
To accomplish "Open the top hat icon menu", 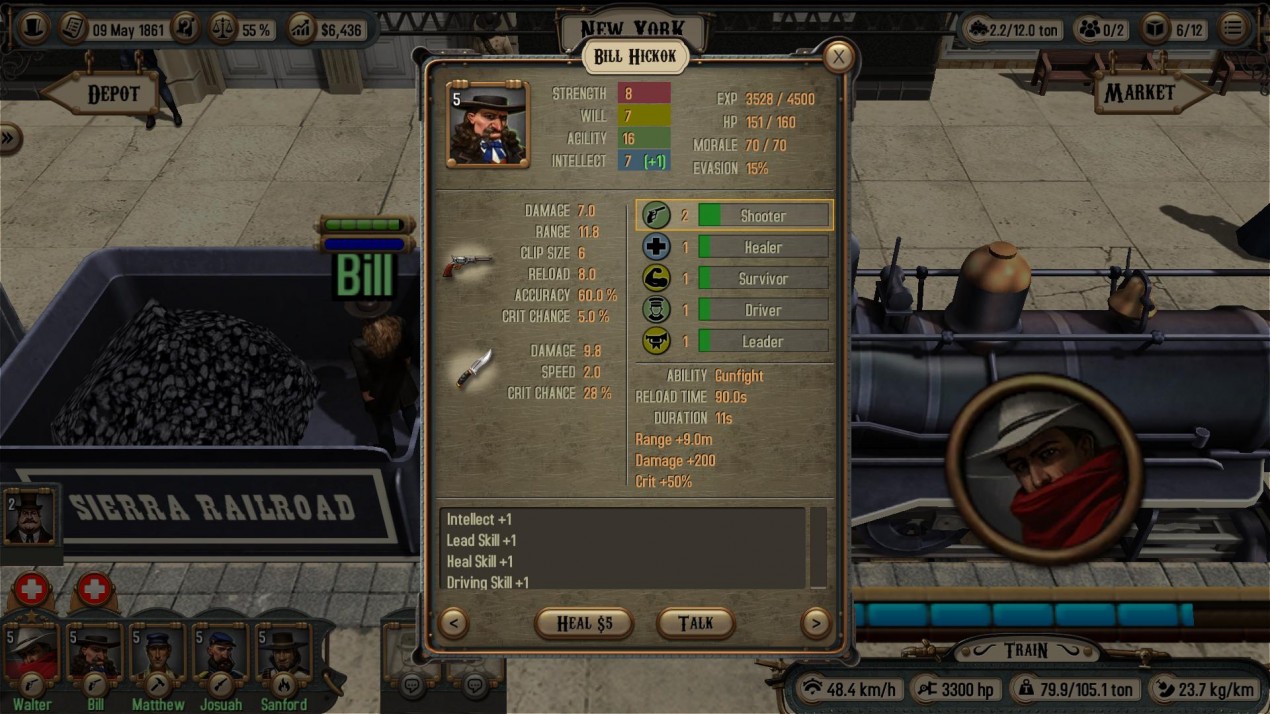I will tap(34, 28).
